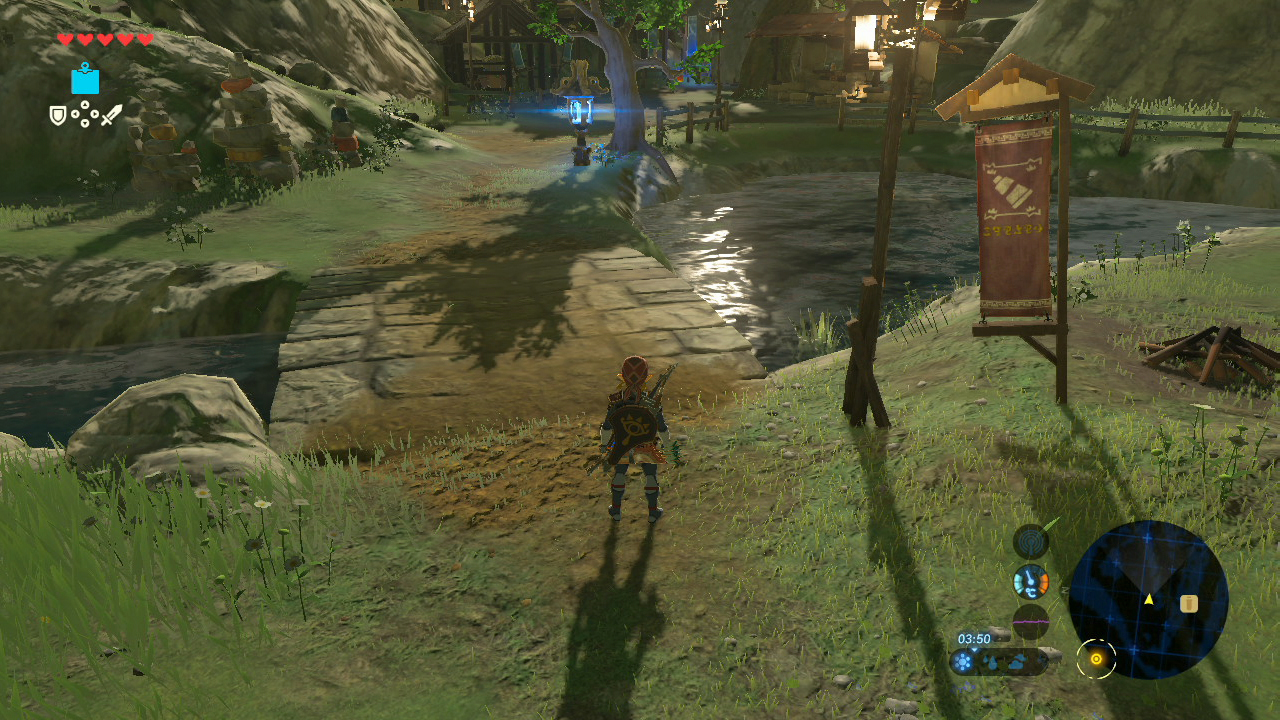
Task: Select the glowing yellow sensor target icon
Action: [1096, 659]
